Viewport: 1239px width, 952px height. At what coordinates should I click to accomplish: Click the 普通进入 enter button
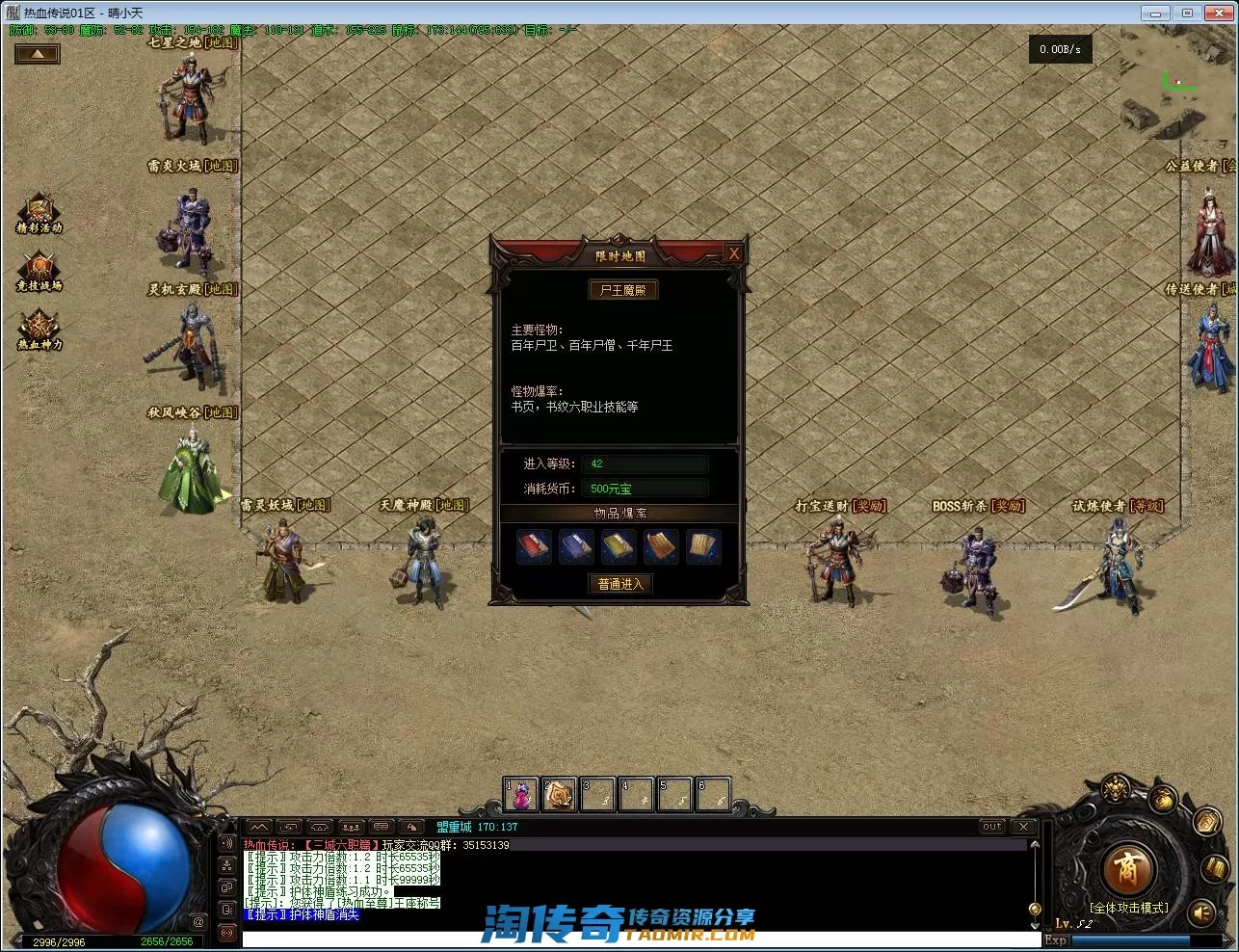coord(619,584)
